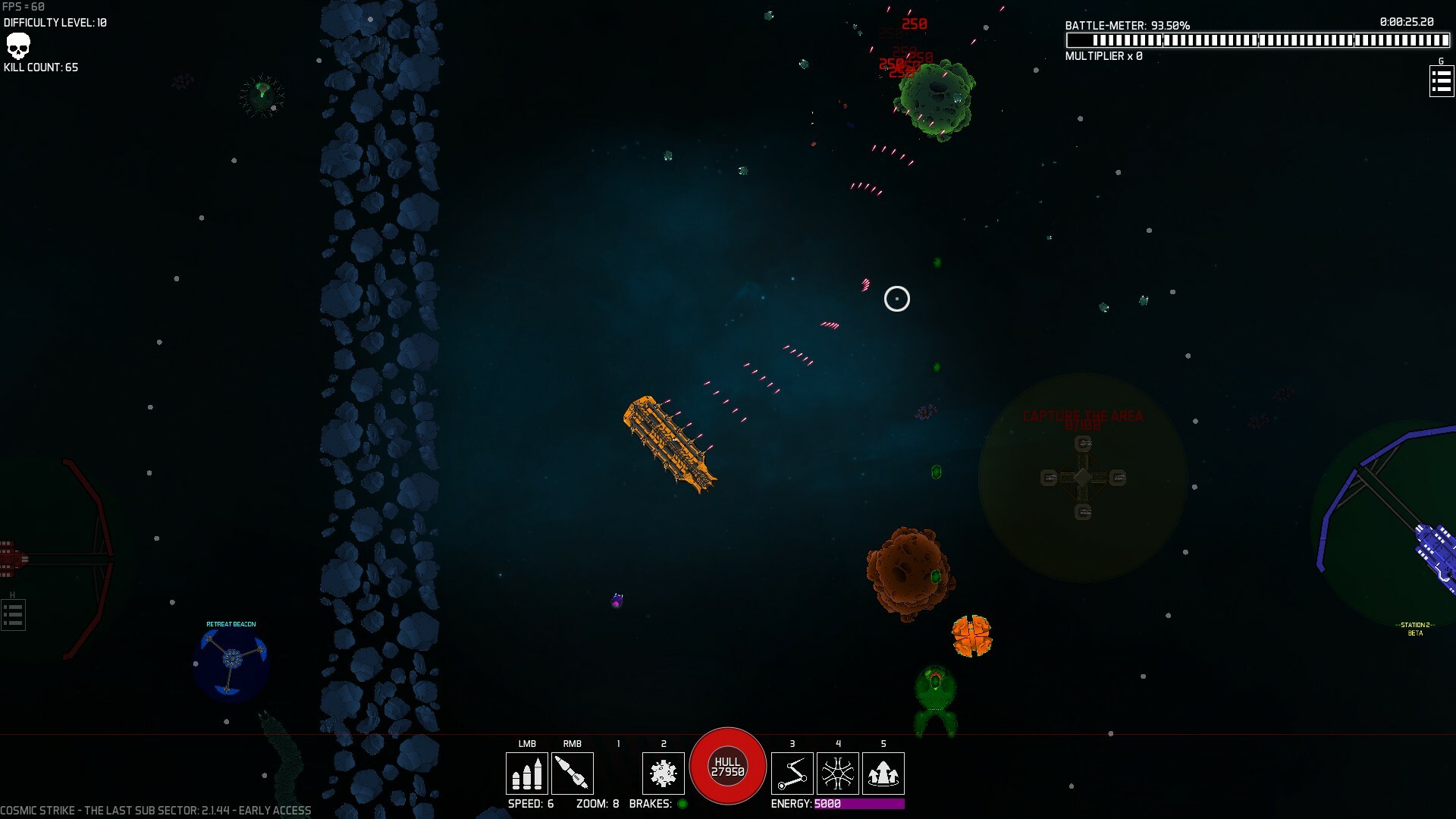This screenshot has height=819, width=1456.
Task: Expand the empty ability slot 1
Action: coord(618,773)
